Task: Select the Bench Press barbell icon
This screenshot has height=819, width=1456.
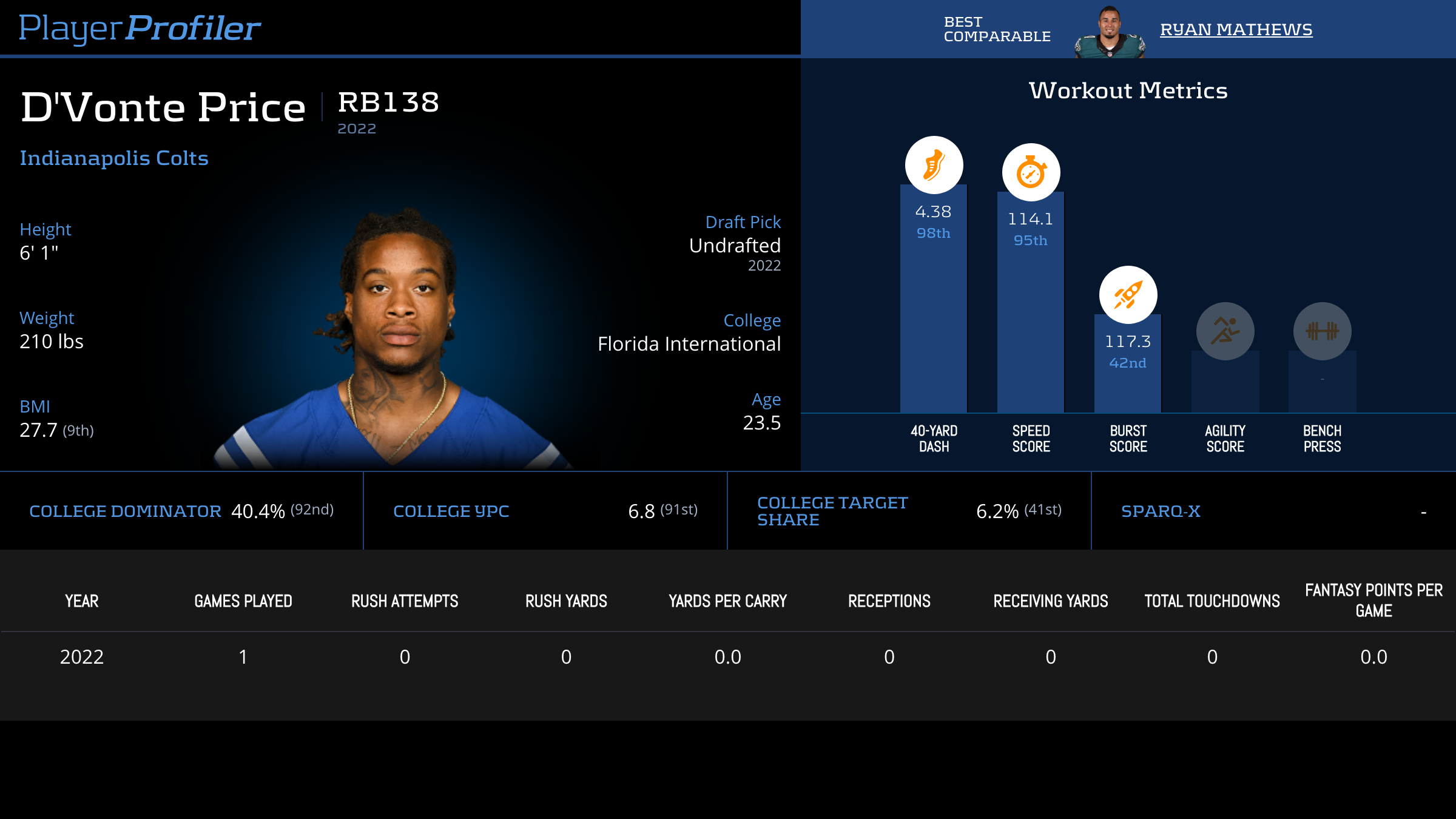Action: coord(1322,331)
